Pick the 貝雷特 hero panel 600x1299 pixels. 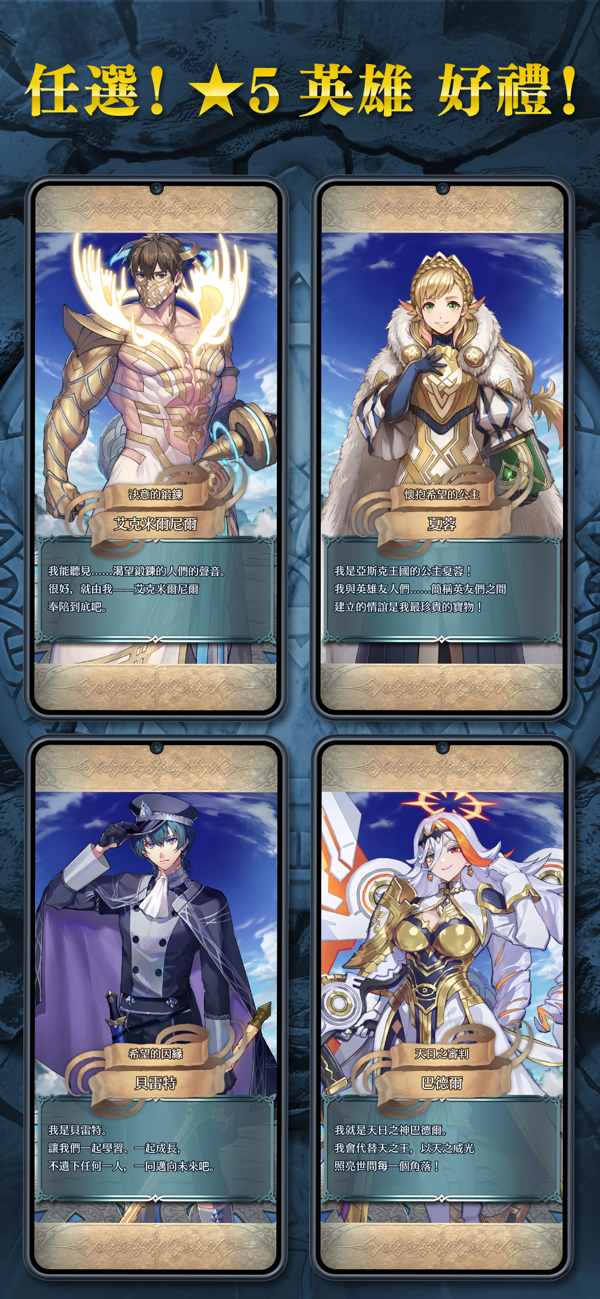(155, 1008)
